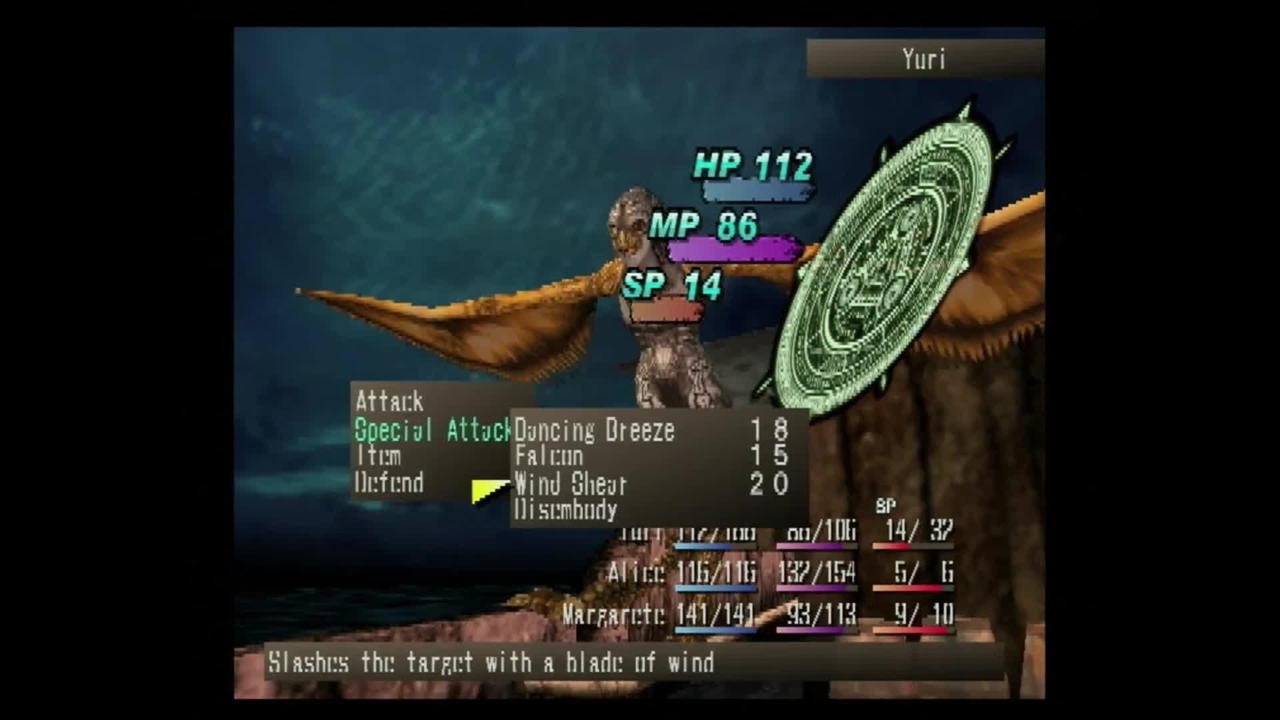Screen dimensions: 1280x720
Task: Use the Wind Shear special attack
Action: [571, 485]
